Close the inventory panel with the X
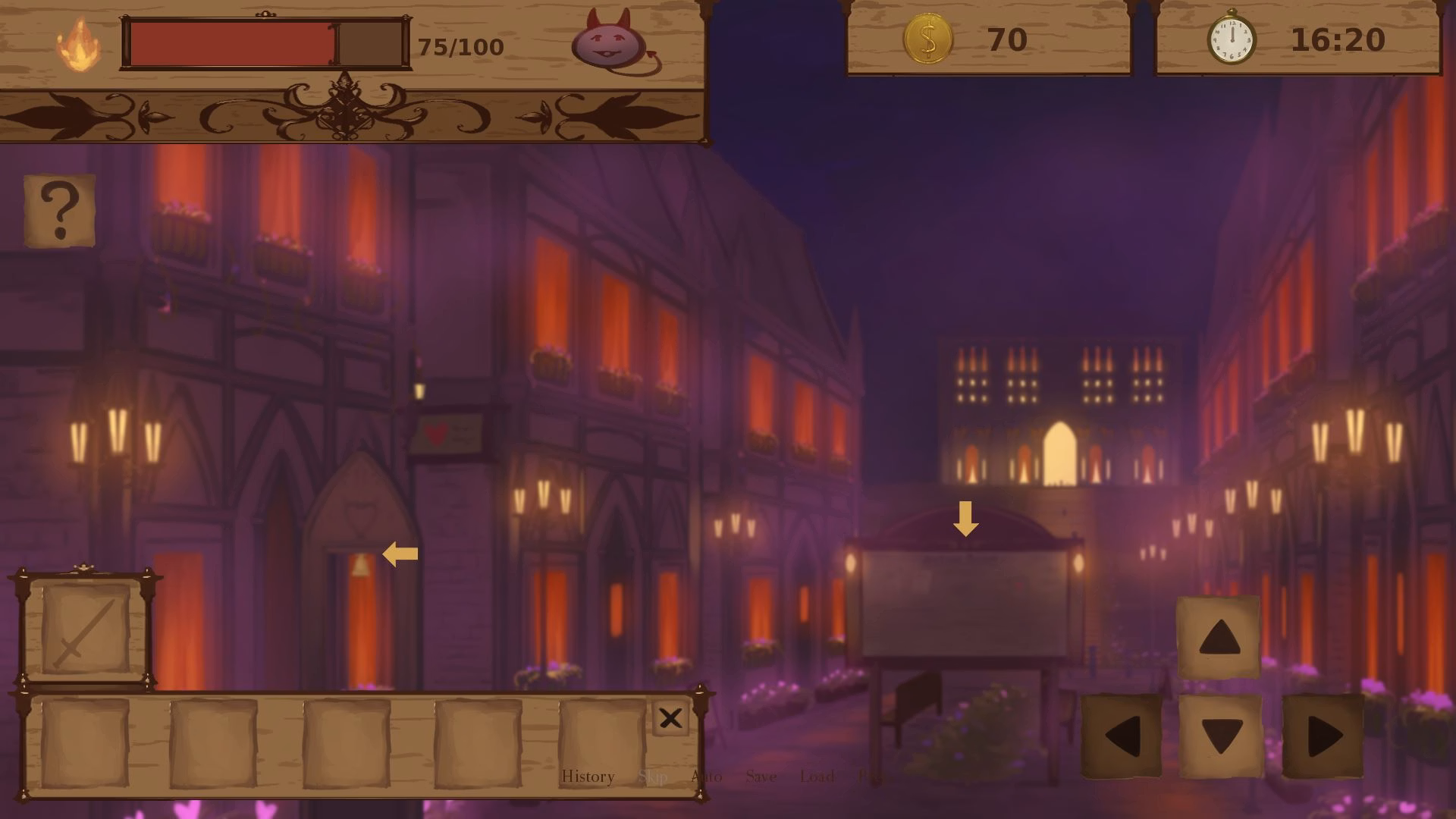The height and width of the screenshot is (819, 1456). point(670,718)
